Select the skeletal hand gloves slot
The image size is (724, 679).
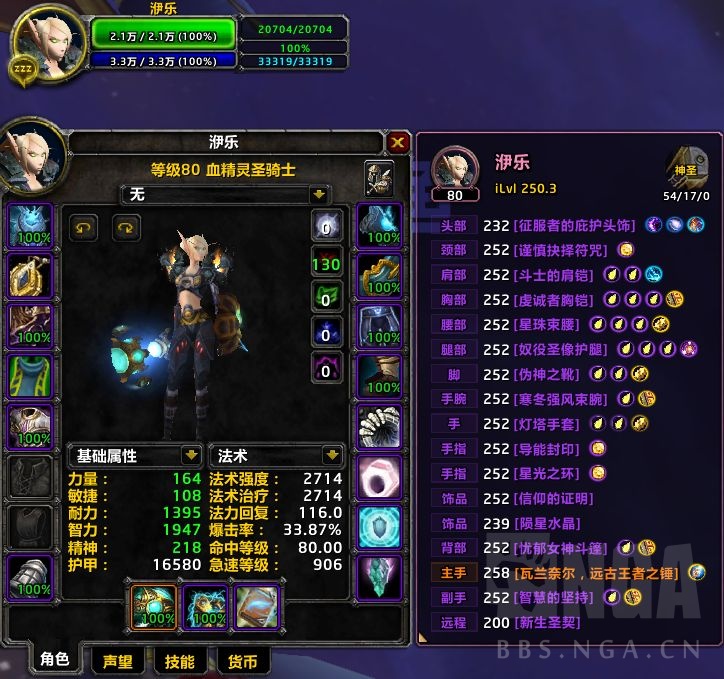pos(380,426)
